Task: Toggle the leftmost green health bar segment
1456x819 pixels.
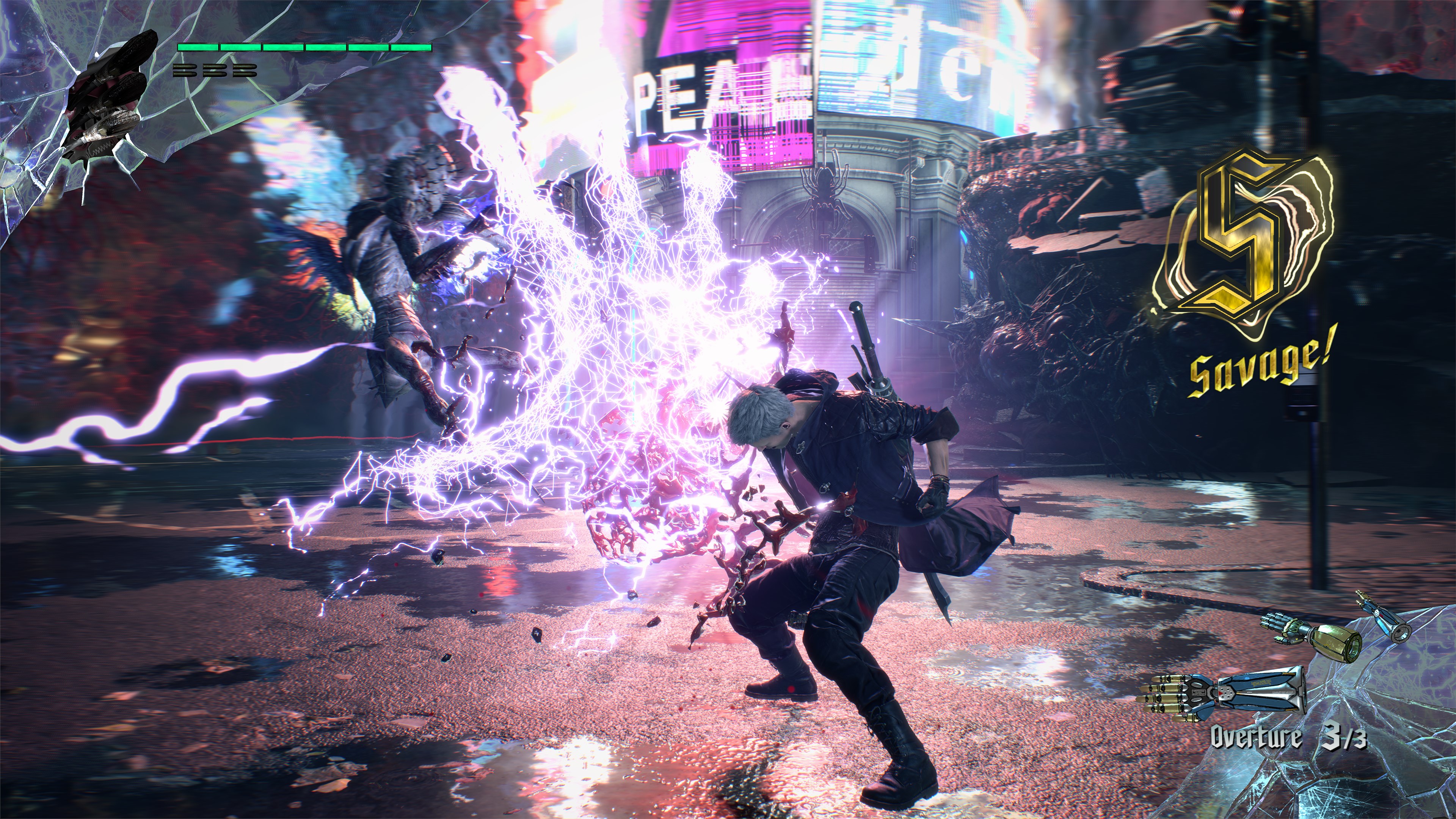Action: (198, 47)
